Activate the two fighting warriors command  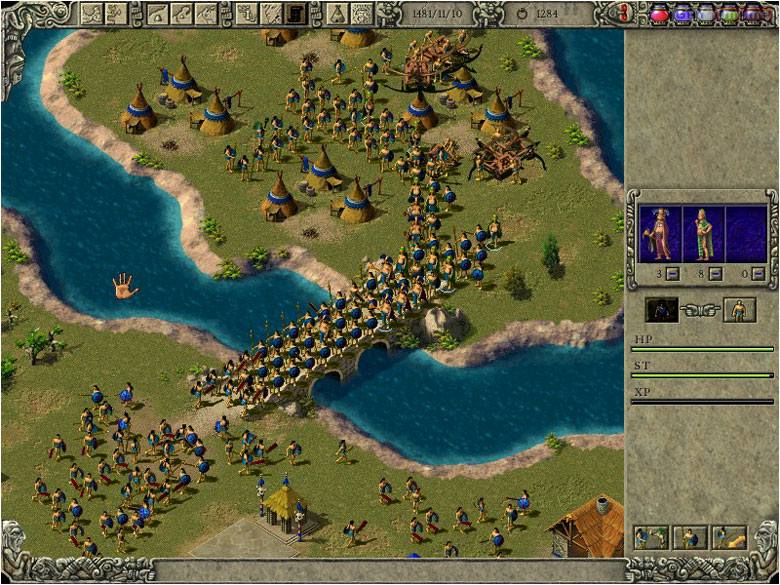(650, 538)
